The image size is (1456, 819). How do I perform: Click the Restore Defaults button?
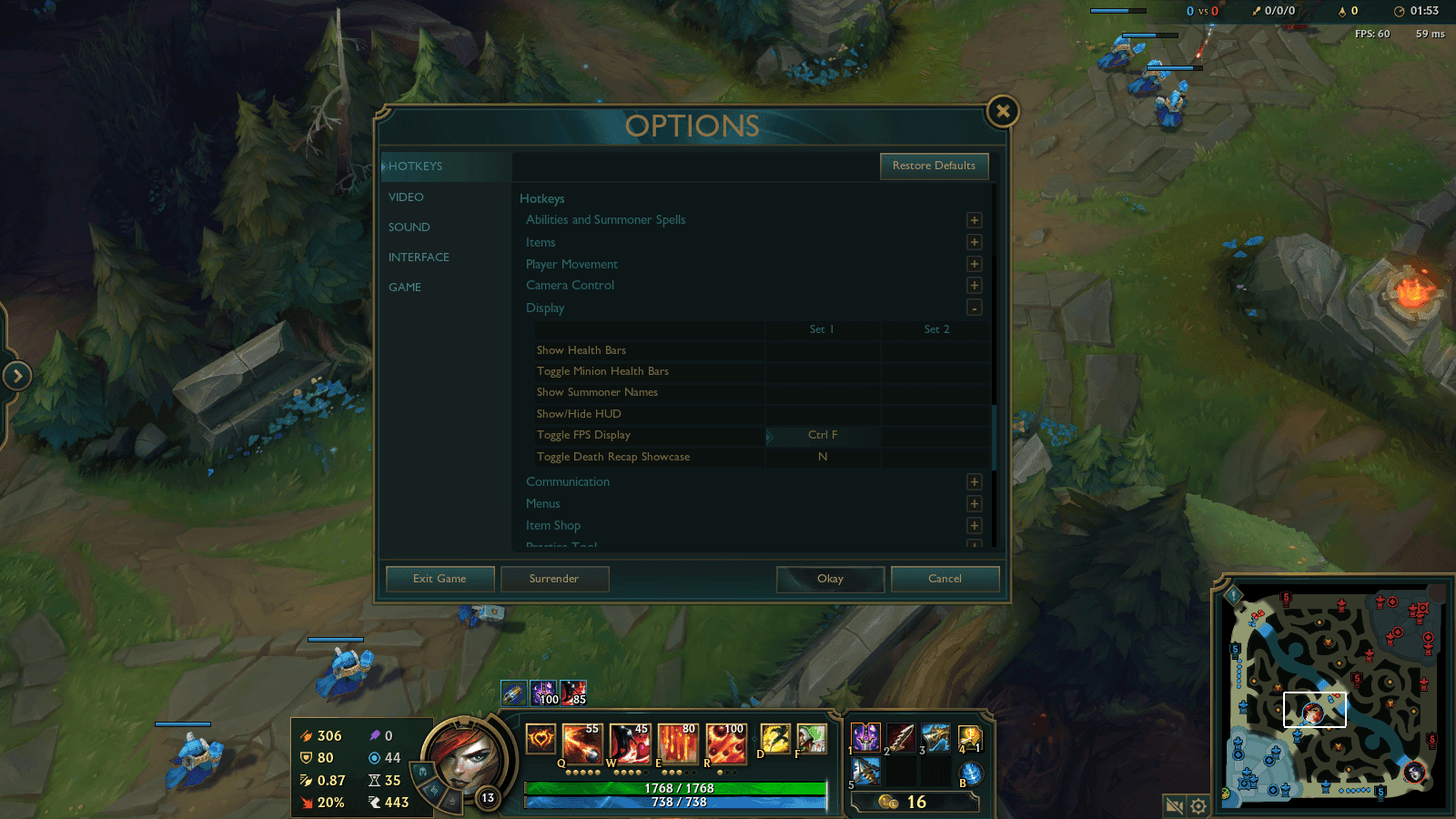tap(934, 166)
